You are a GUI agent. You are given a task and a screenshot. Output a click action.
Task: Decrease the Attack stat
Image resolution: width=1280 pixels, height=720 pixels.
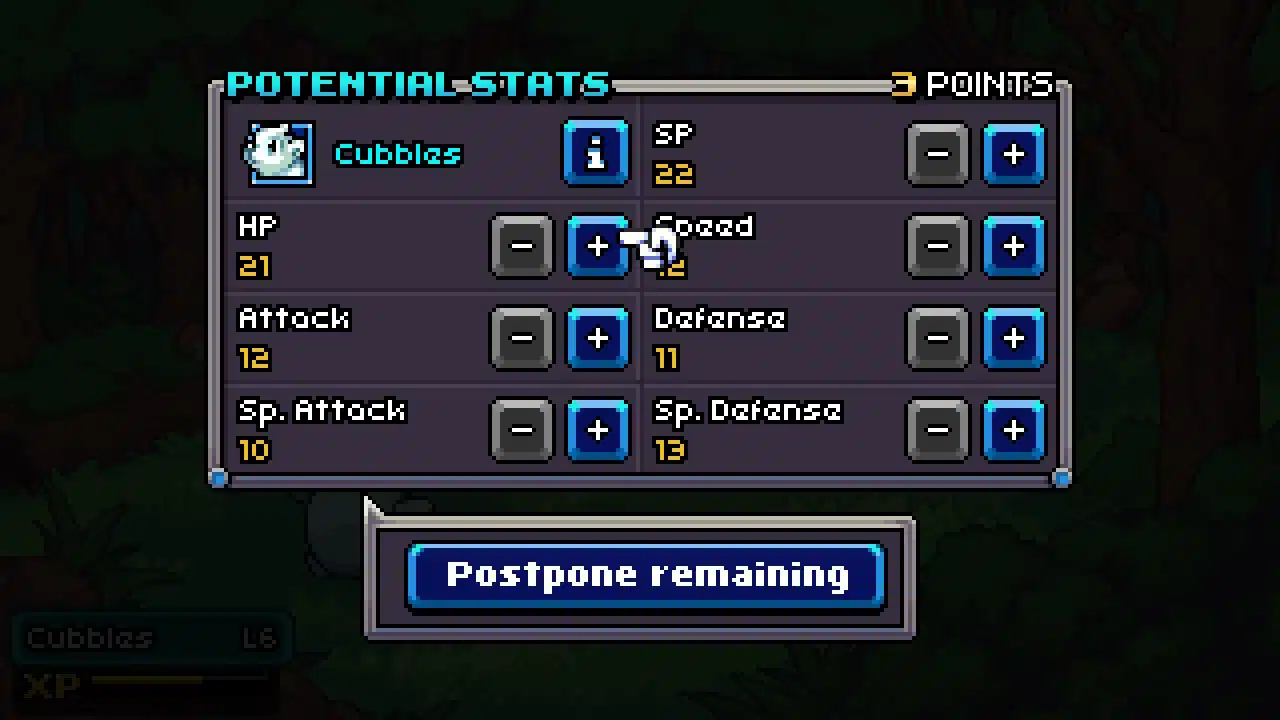tap(521, 338)
